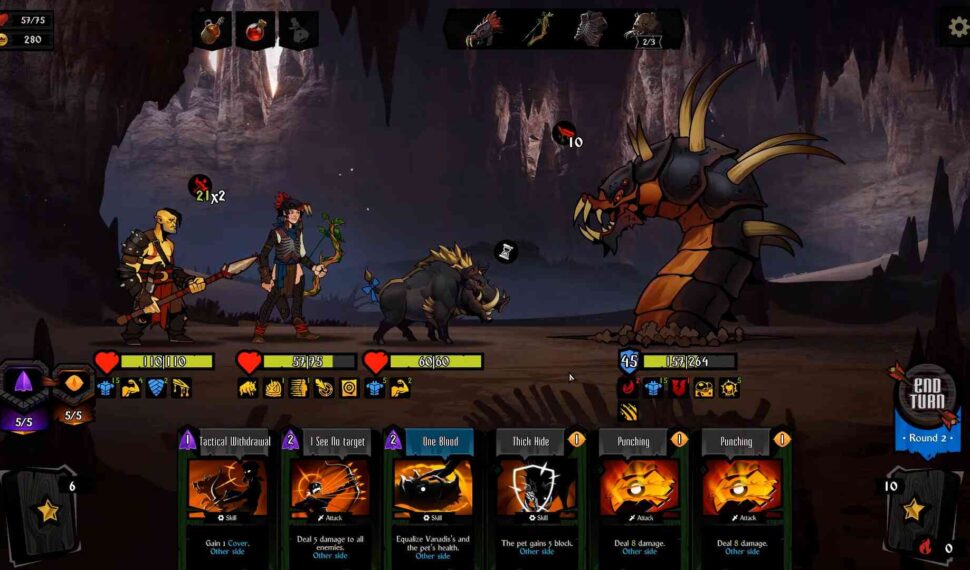Click the orange energy crystal
The height and width of the screenshot is (570, 970).
pos(73,387)
